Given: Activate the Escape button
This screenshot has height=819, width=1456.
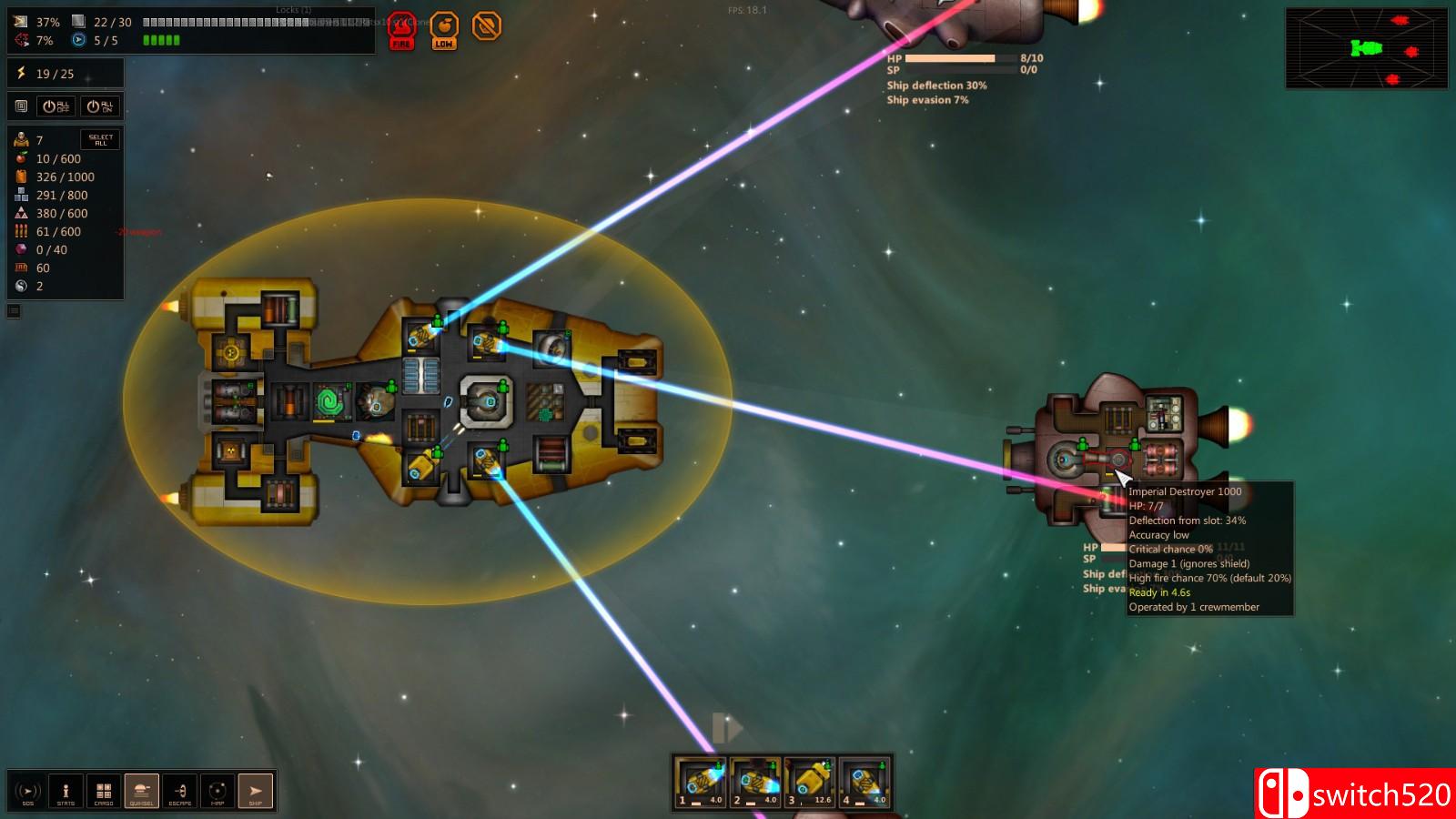Looking at the screenshot, I should pyautogui.click(x=180, y=791).
